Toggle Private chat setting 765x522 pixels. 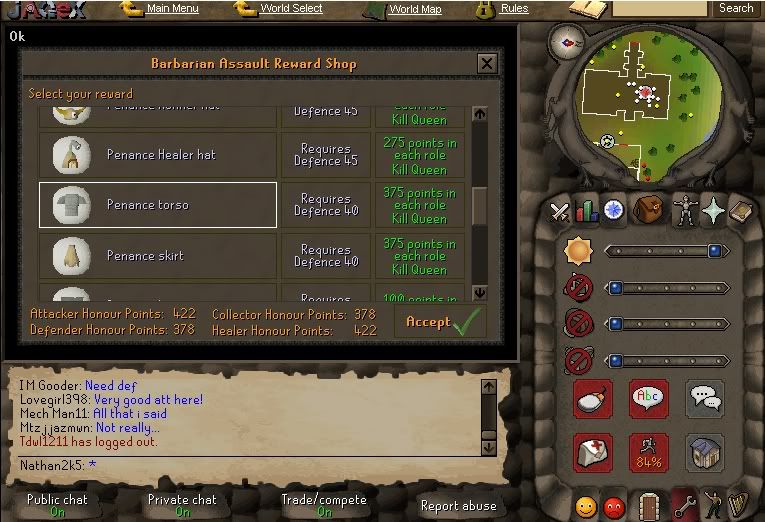click(182, 505)
